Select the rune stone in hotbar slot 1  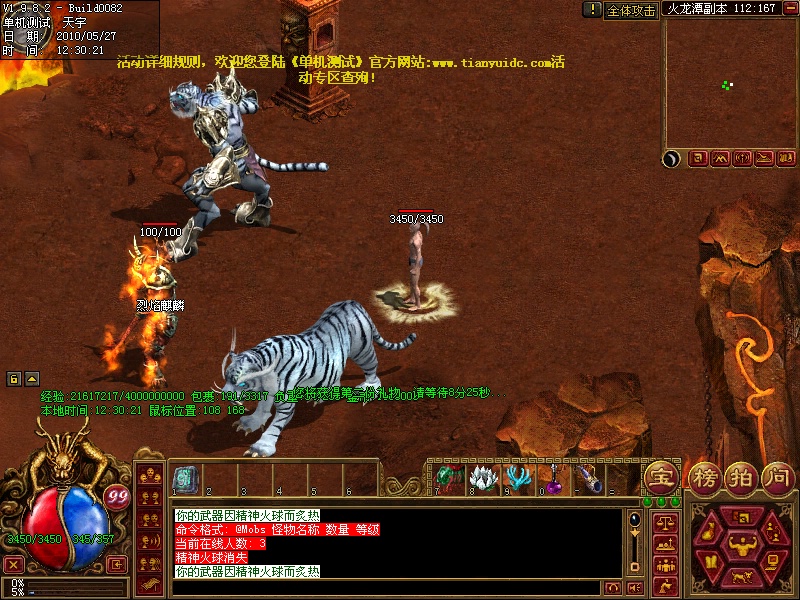coord(182,477)
